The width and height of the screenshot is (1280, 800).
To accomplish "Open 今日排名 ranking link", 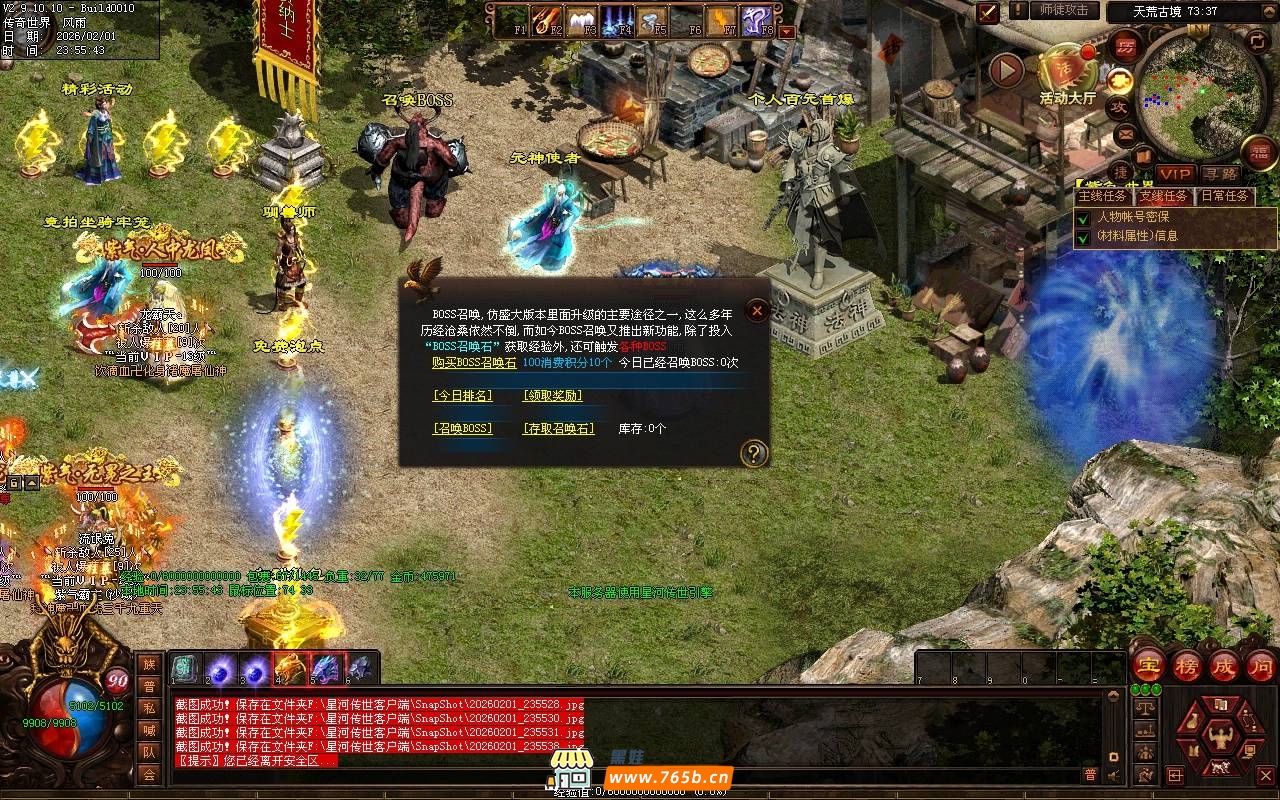I will [462, 396].
